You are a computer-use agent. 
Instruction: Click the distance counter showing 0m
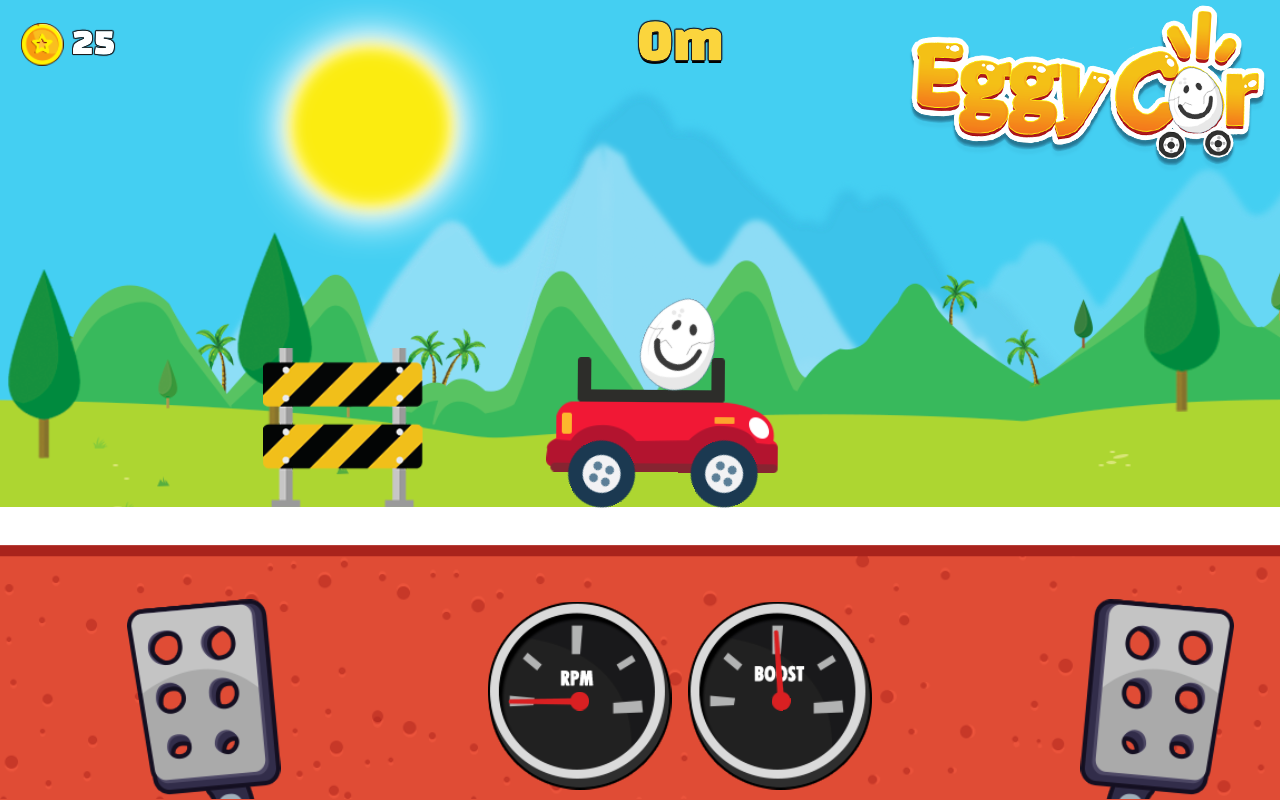point(678,42)
